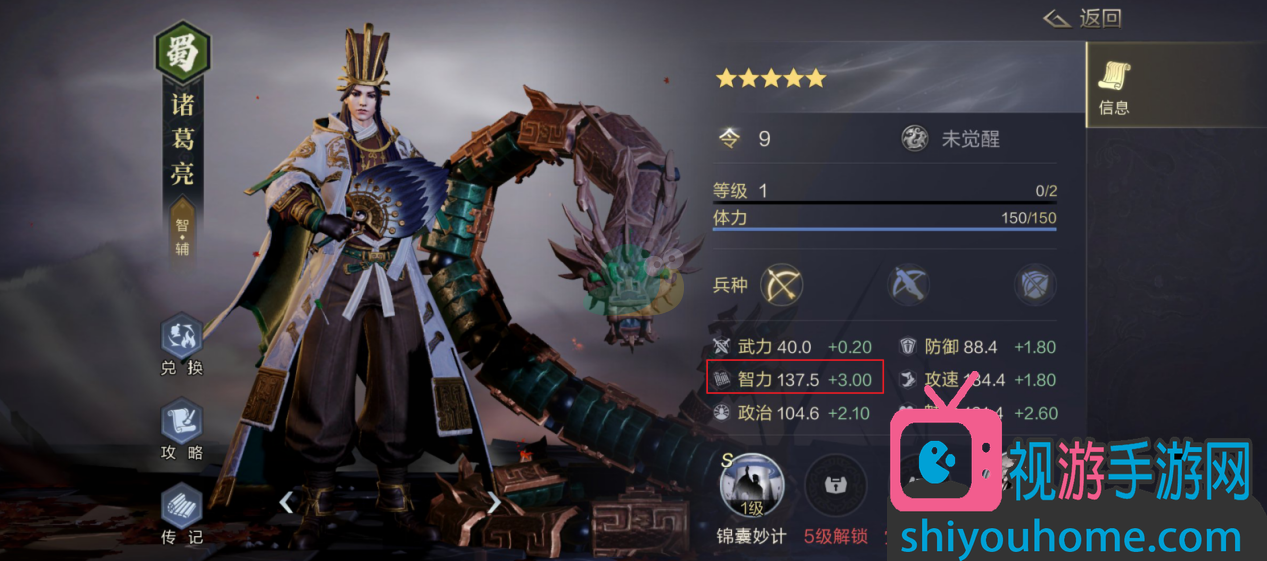The height and width of the screenshot is (561, 1267).
Task: Go back with the 返回 button
Action: (x=1082, y=18)
